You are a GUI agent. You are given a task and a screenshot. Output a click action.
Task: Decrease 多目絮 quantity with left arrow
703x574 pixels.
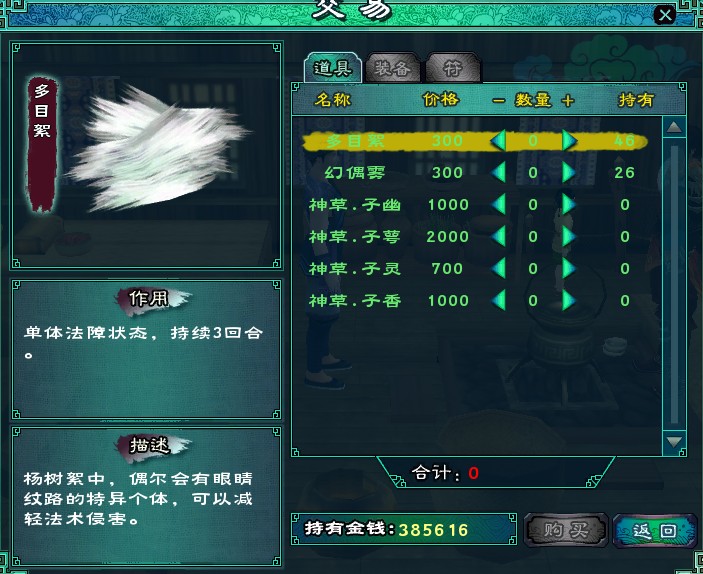pyautogui.click(x=497, y=141)
